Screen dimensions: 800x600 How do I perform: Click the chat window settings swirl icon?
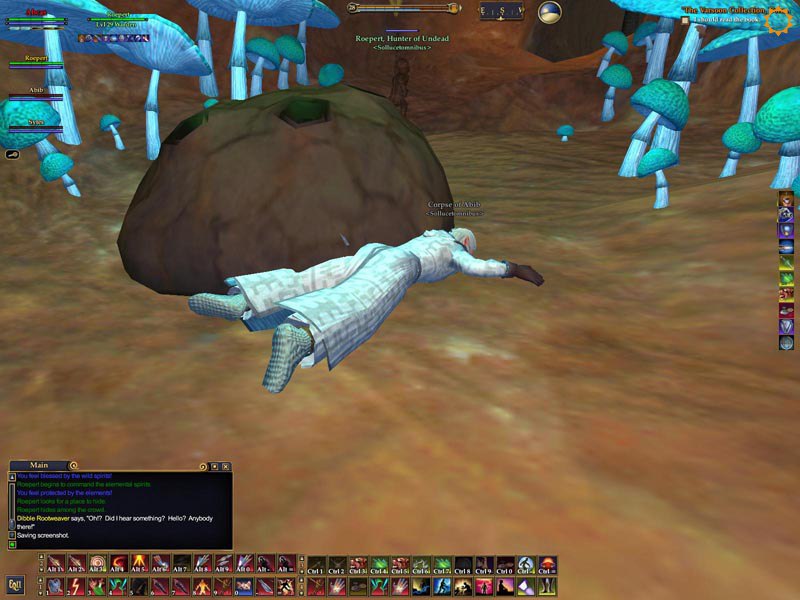203,466
